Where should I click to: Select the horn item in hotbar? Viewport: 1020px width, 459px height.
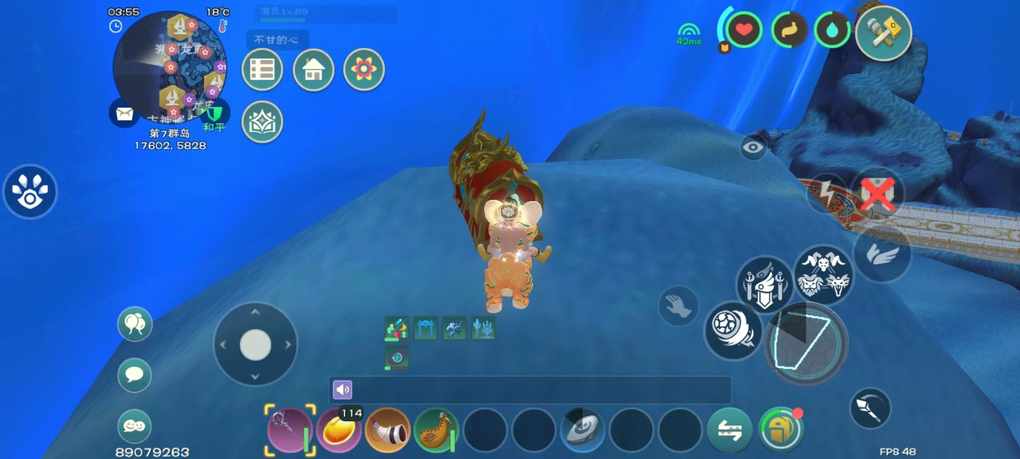click(388, 430)
